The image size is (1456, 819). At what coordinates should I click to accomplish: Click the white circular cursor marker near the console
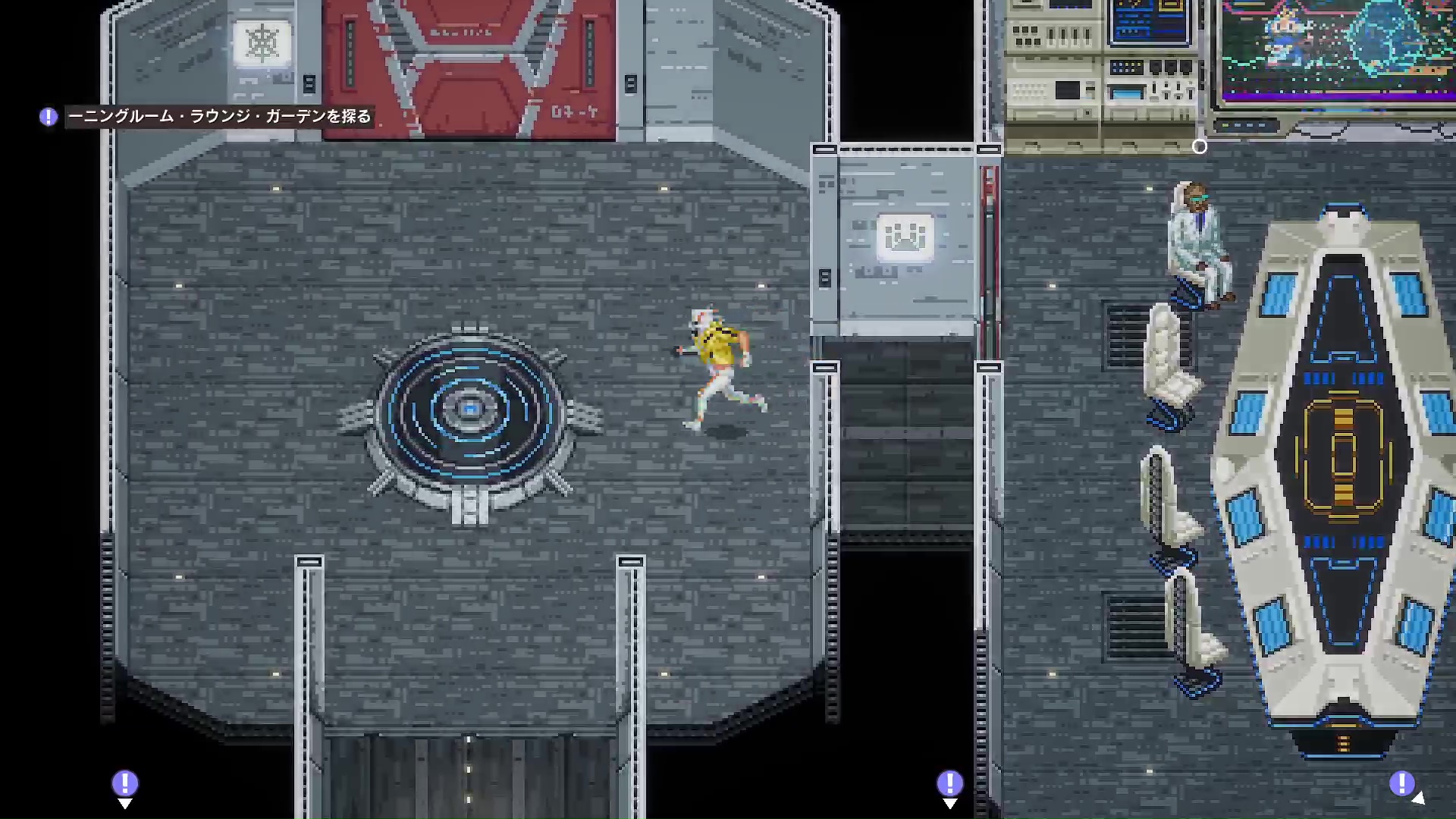point(1200,147)
